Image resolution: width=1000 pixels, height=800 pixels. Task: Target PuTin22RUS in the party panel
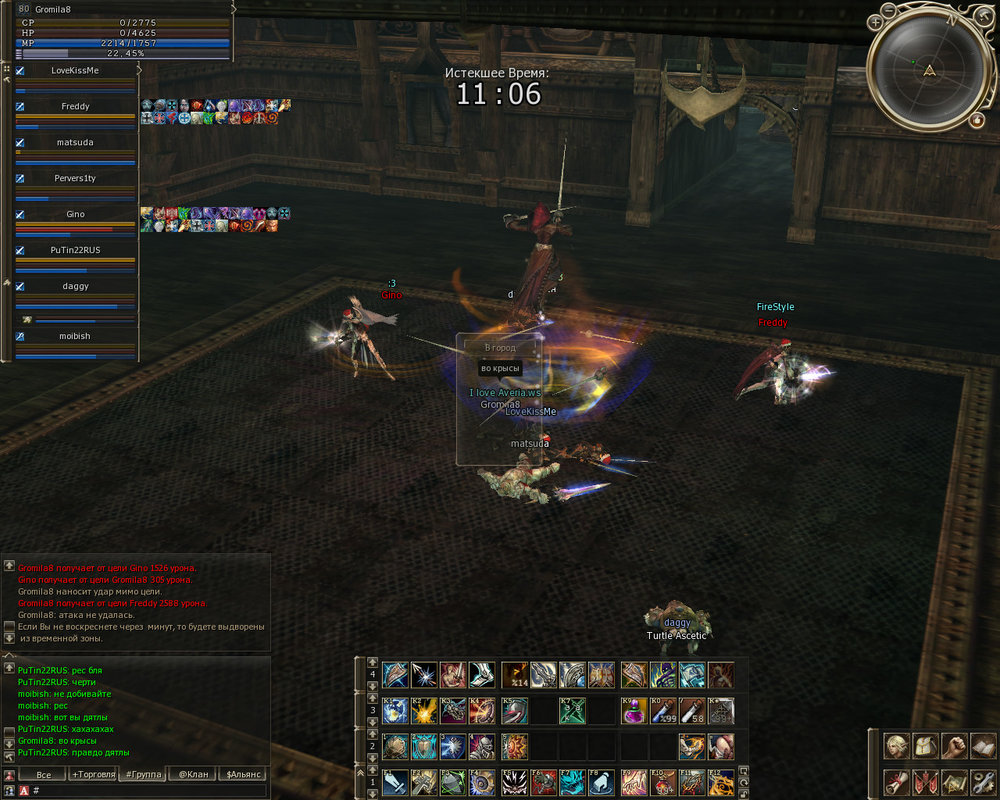[75, 250]
